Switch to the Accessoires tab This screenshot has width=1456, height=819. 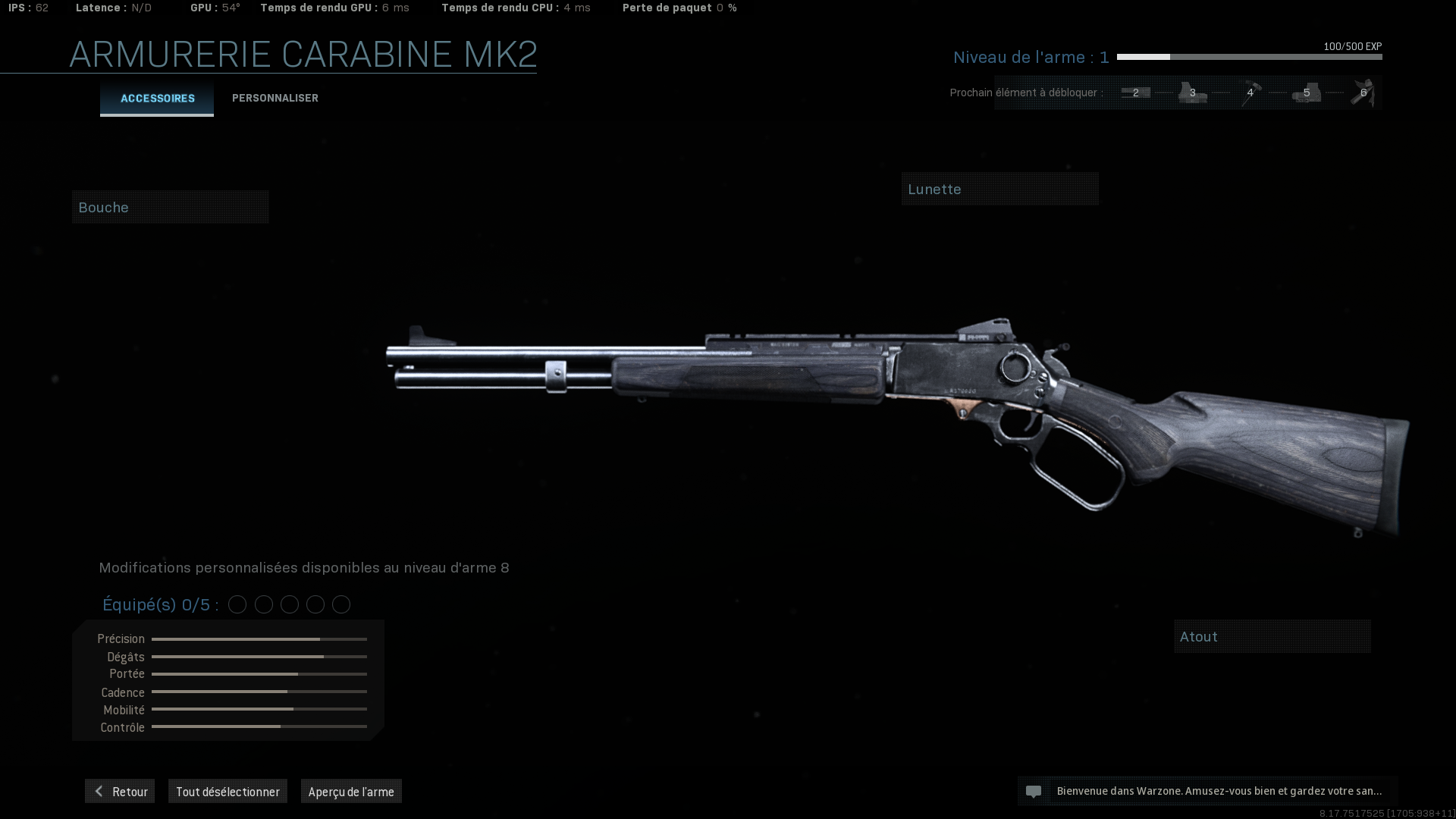click(x=156, y=98)
